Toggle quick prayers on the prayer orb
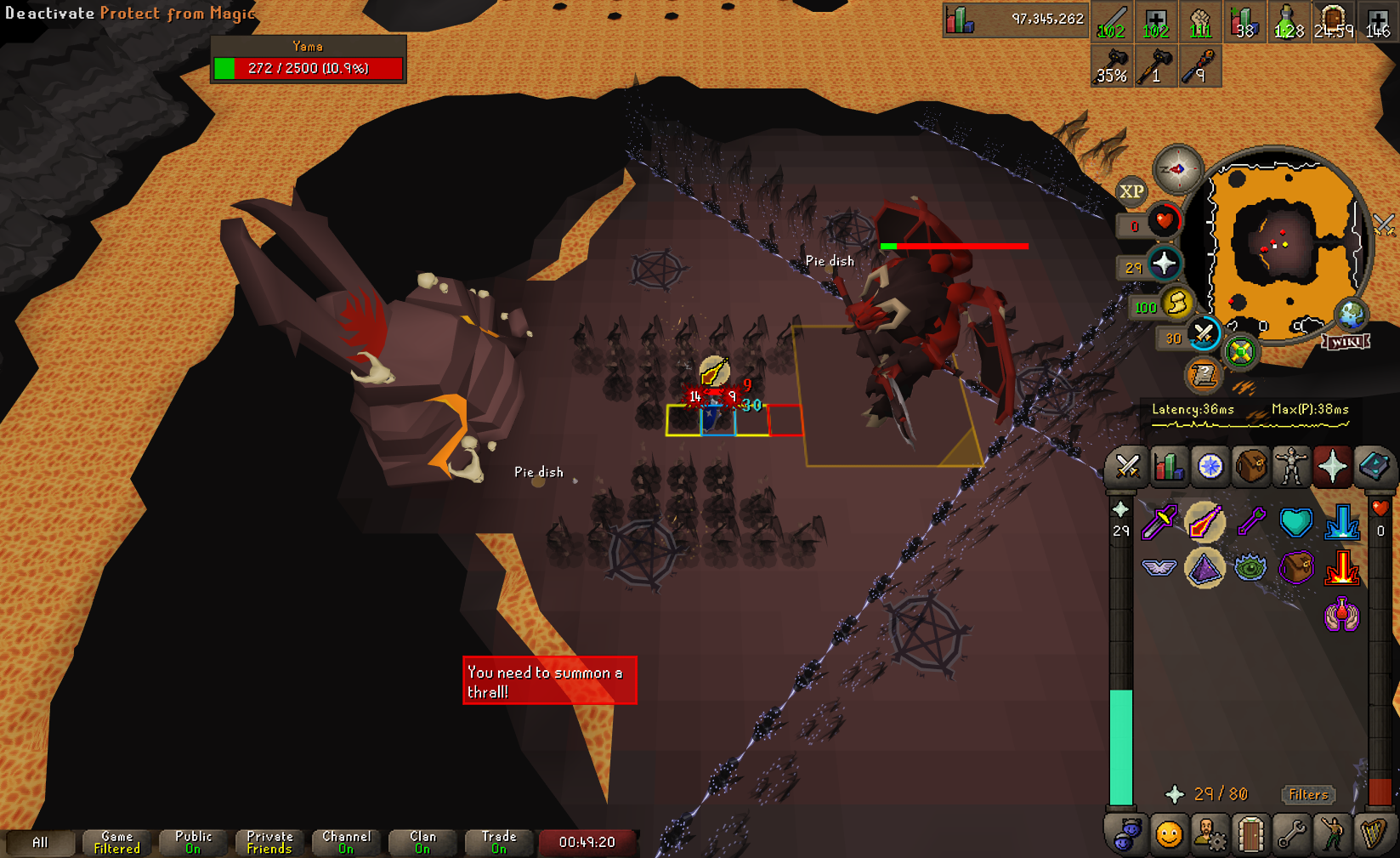This screenshot has height=858, width=1400. [x=1164, y=264]
